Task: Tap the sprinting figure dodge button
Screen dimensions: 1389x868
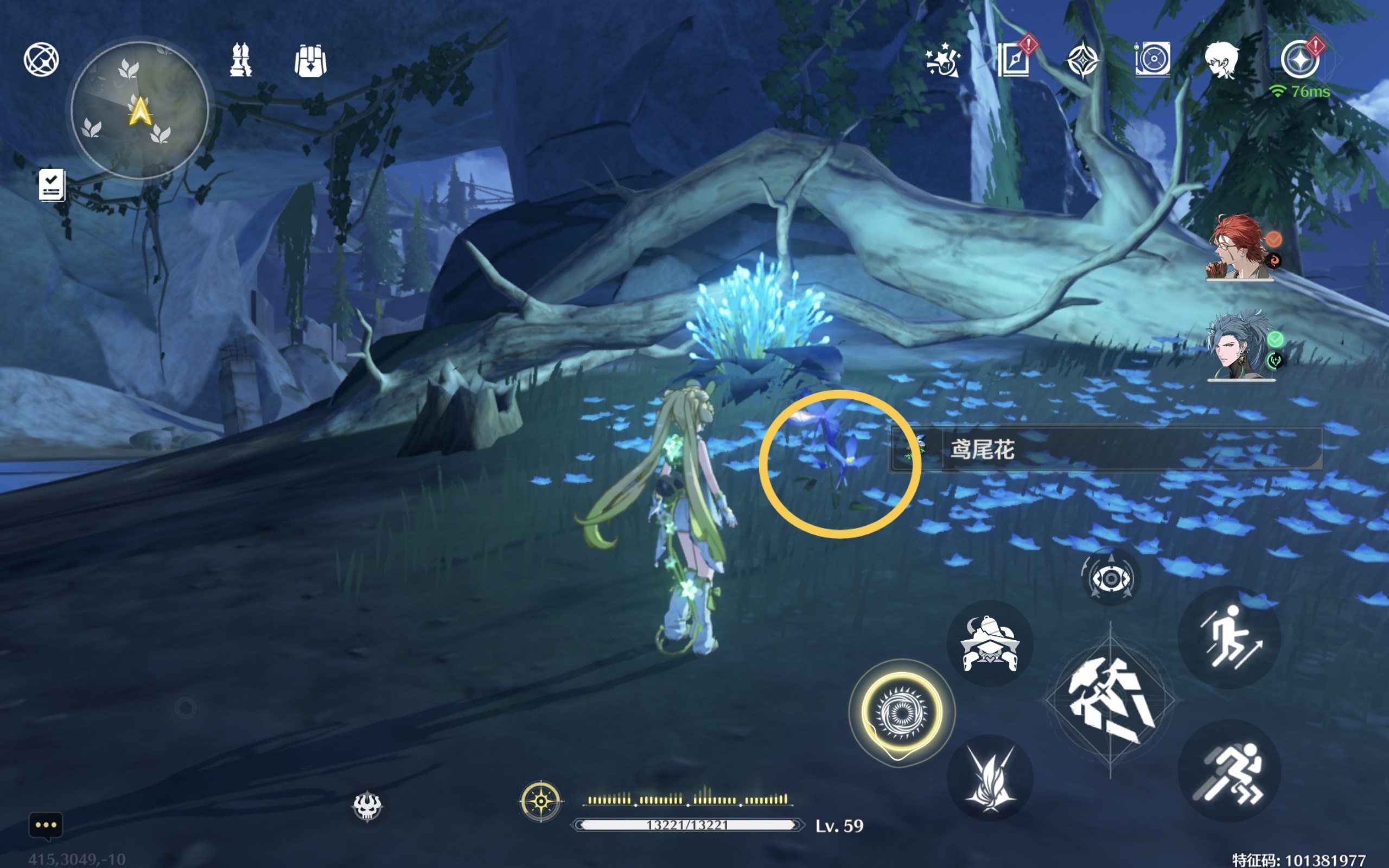Action: 1229,771
